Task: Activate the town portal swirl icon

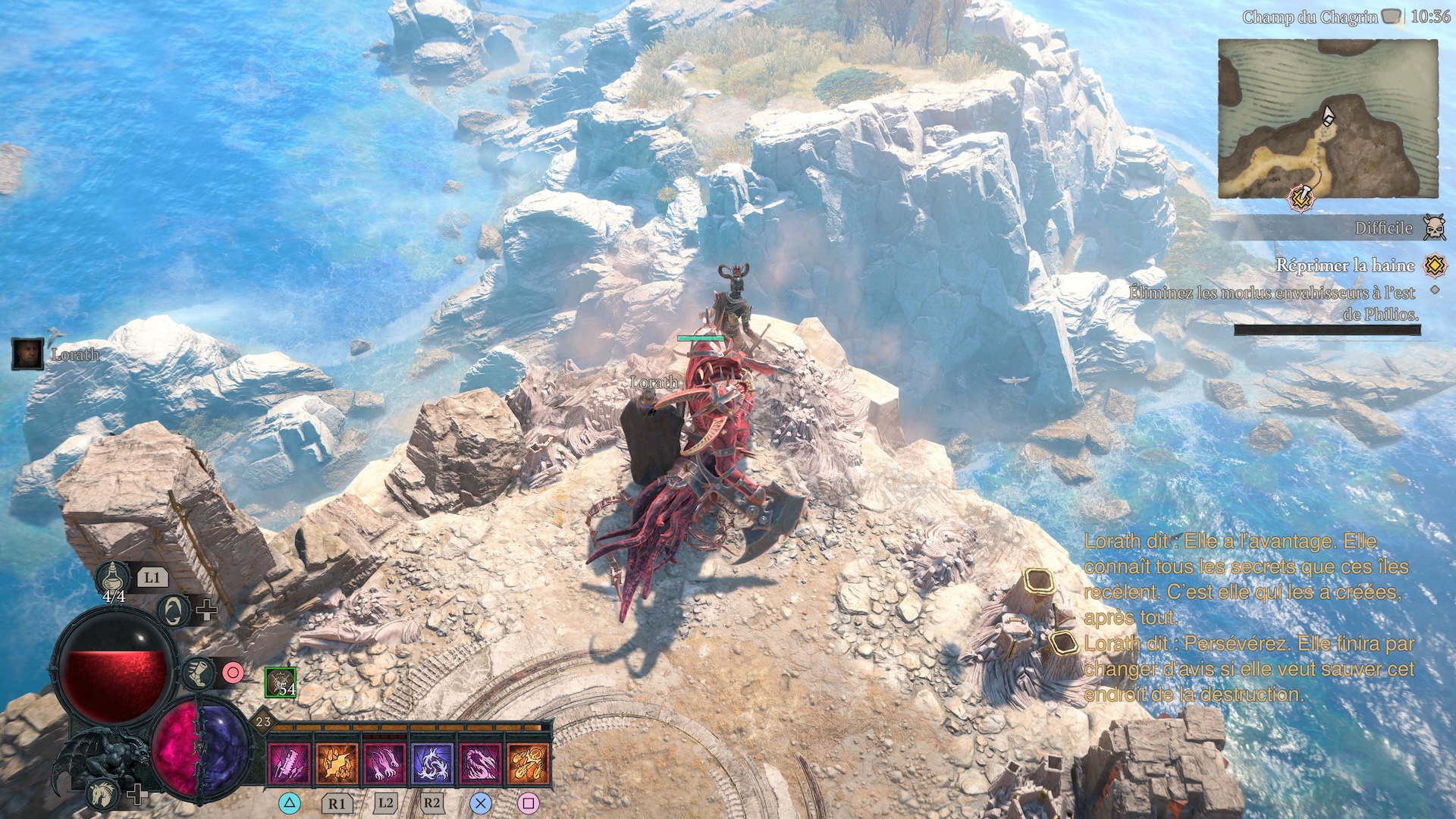Action: pyautogui.click(x=174, y=610)
